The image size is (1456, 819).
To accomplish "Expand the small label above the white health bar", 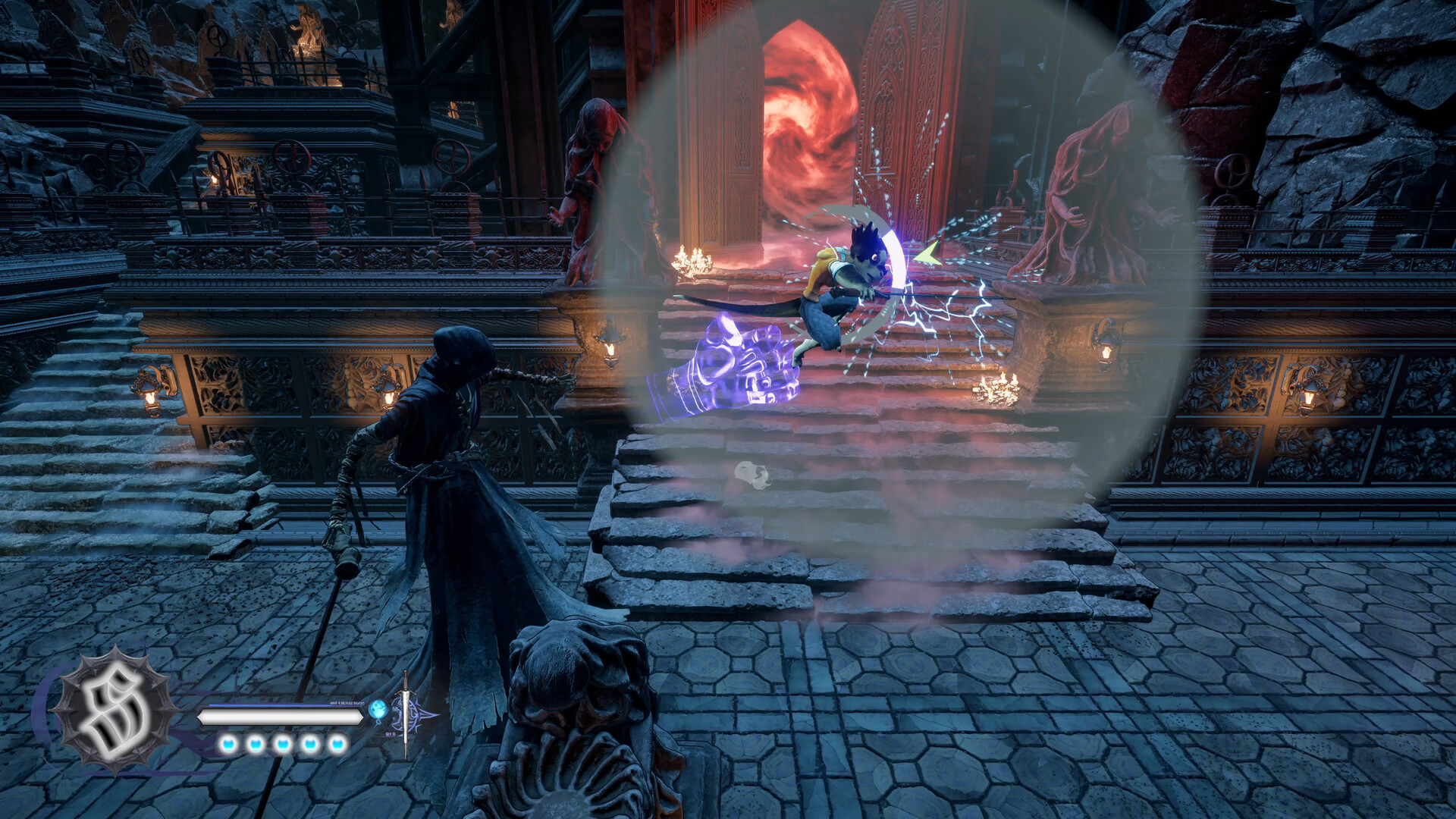I will click(347, 703).
